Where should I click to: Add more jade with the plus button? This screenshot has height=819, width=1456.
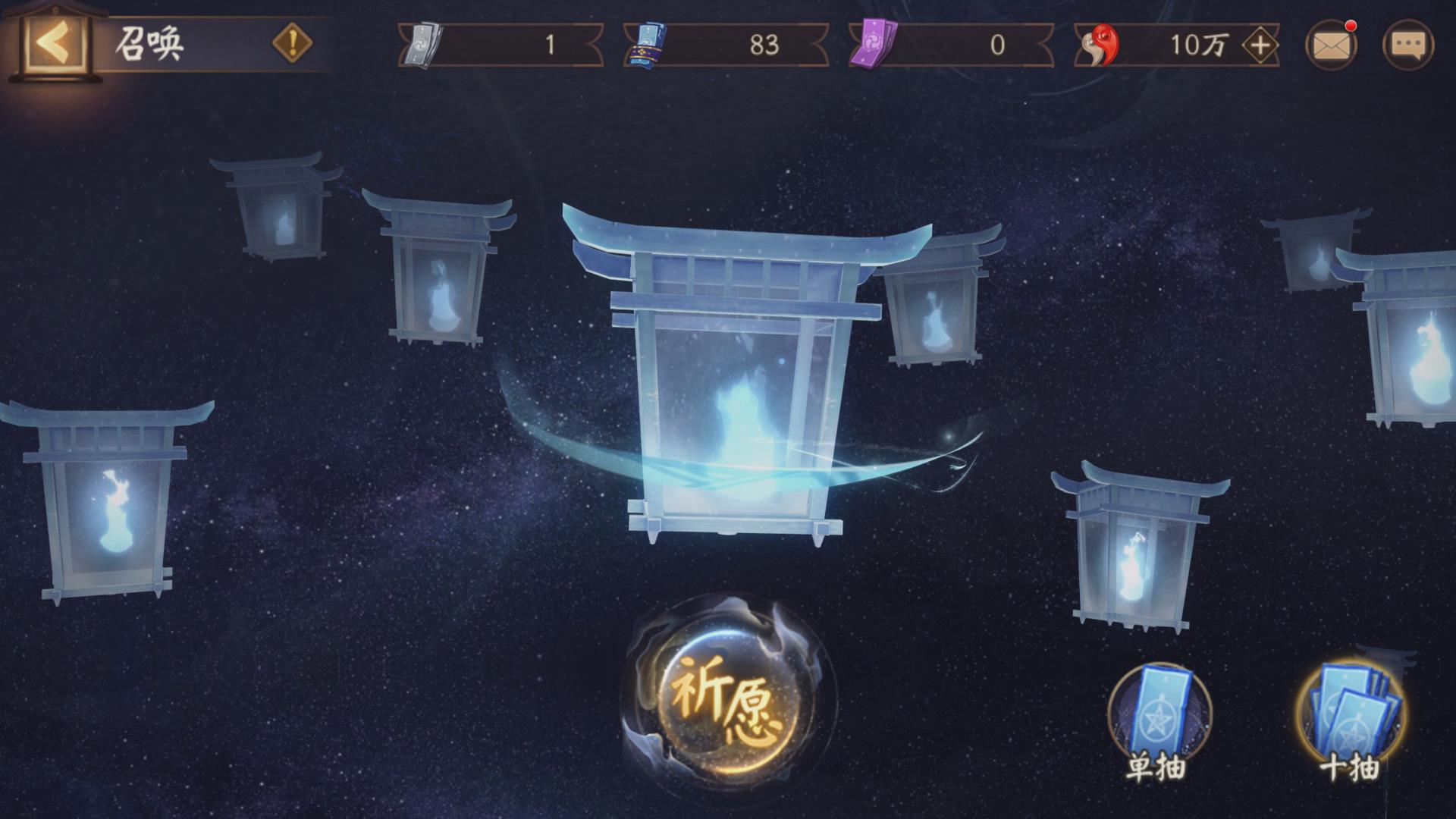point(1260,45)
